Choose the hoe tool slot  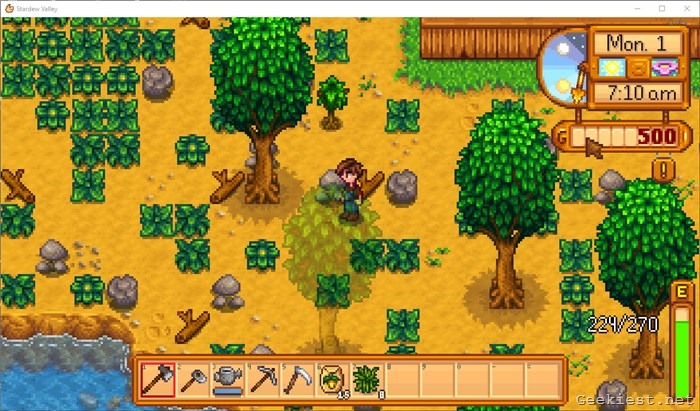158,379
